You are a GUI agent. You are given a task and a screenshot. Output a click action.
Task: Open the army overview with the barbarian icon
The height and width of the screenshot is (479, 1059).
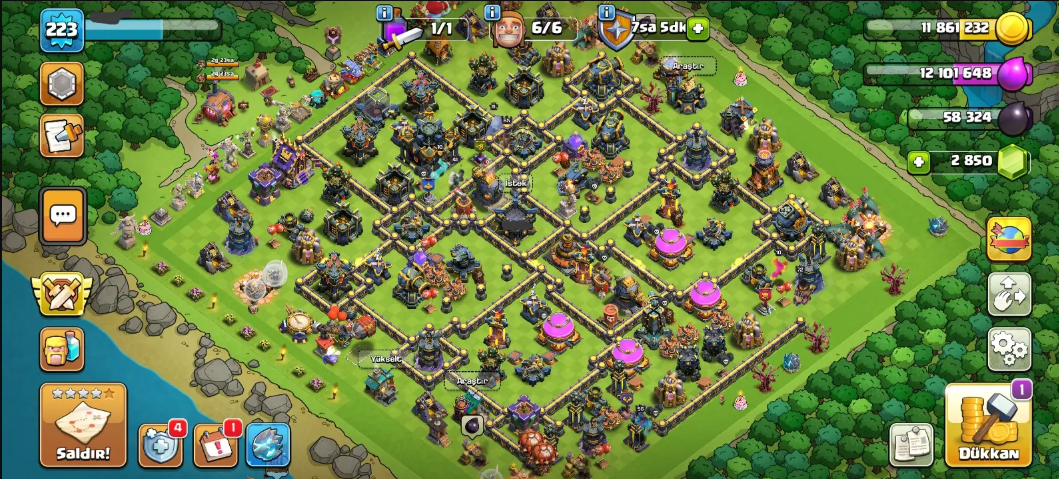coord(62,350)
